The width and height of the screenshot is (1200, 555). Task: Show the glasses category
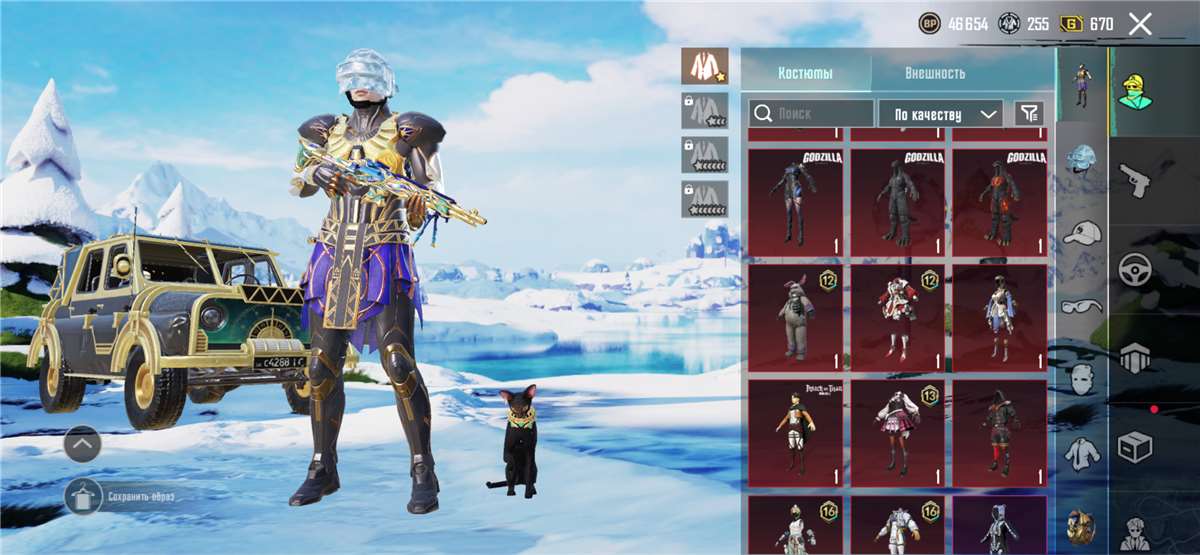pyautogui.click(x=1081, y=306)
